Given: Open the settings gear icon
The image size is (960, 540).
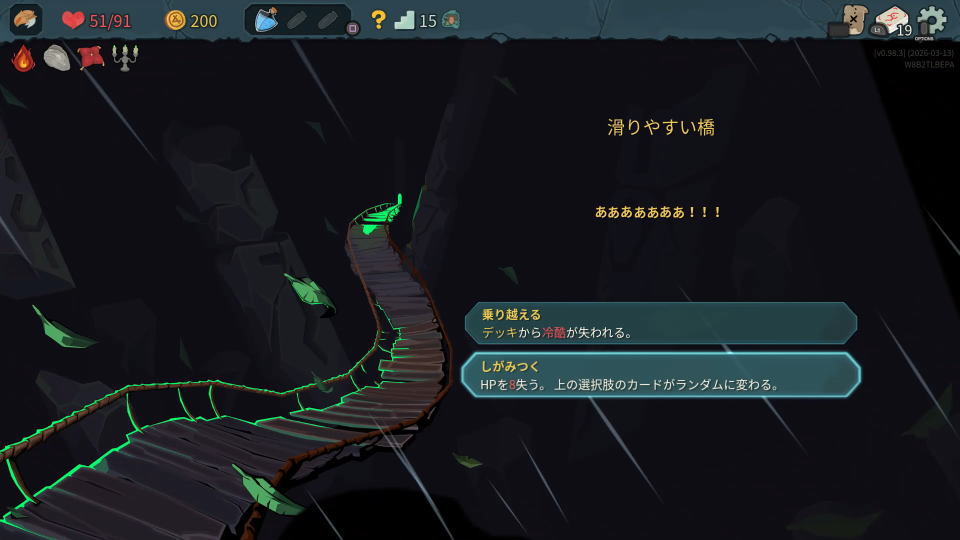Looking at the screenshot, I should pos(932,20).
